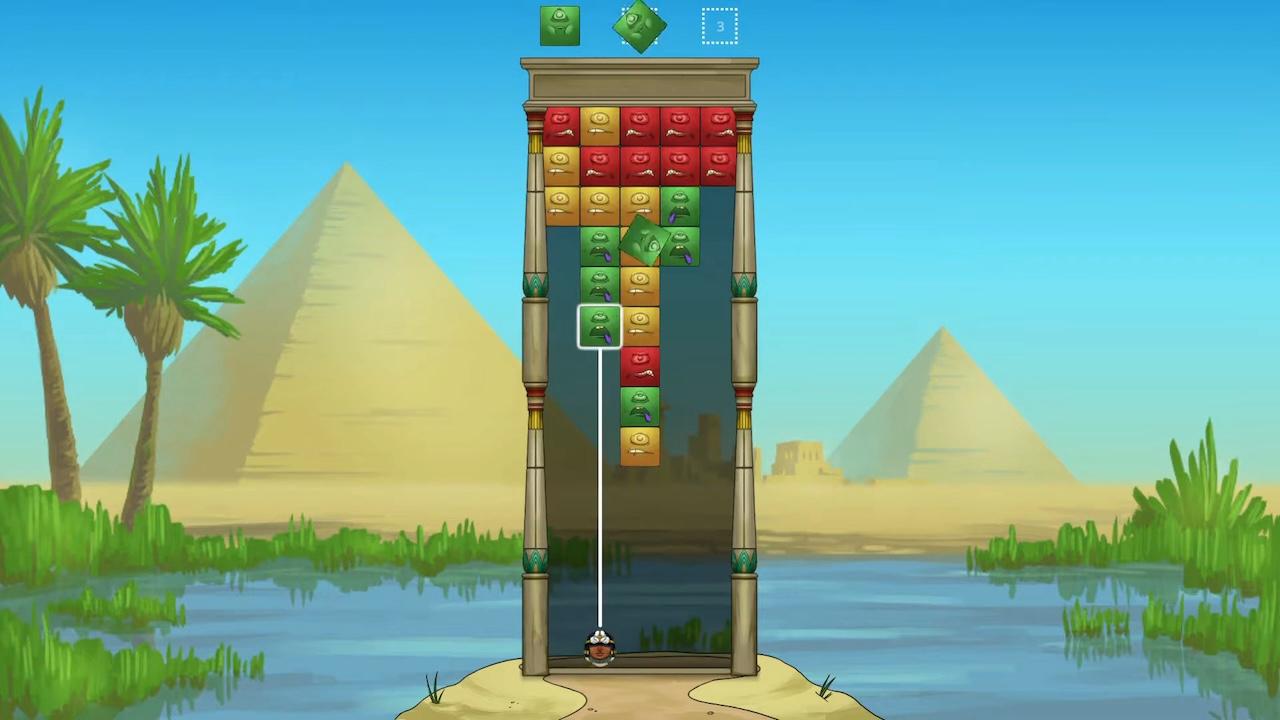Viewport: 1280px width, 720px height.
Task: Click the rotating green diamond block in the queue
Action: [640, 26]
